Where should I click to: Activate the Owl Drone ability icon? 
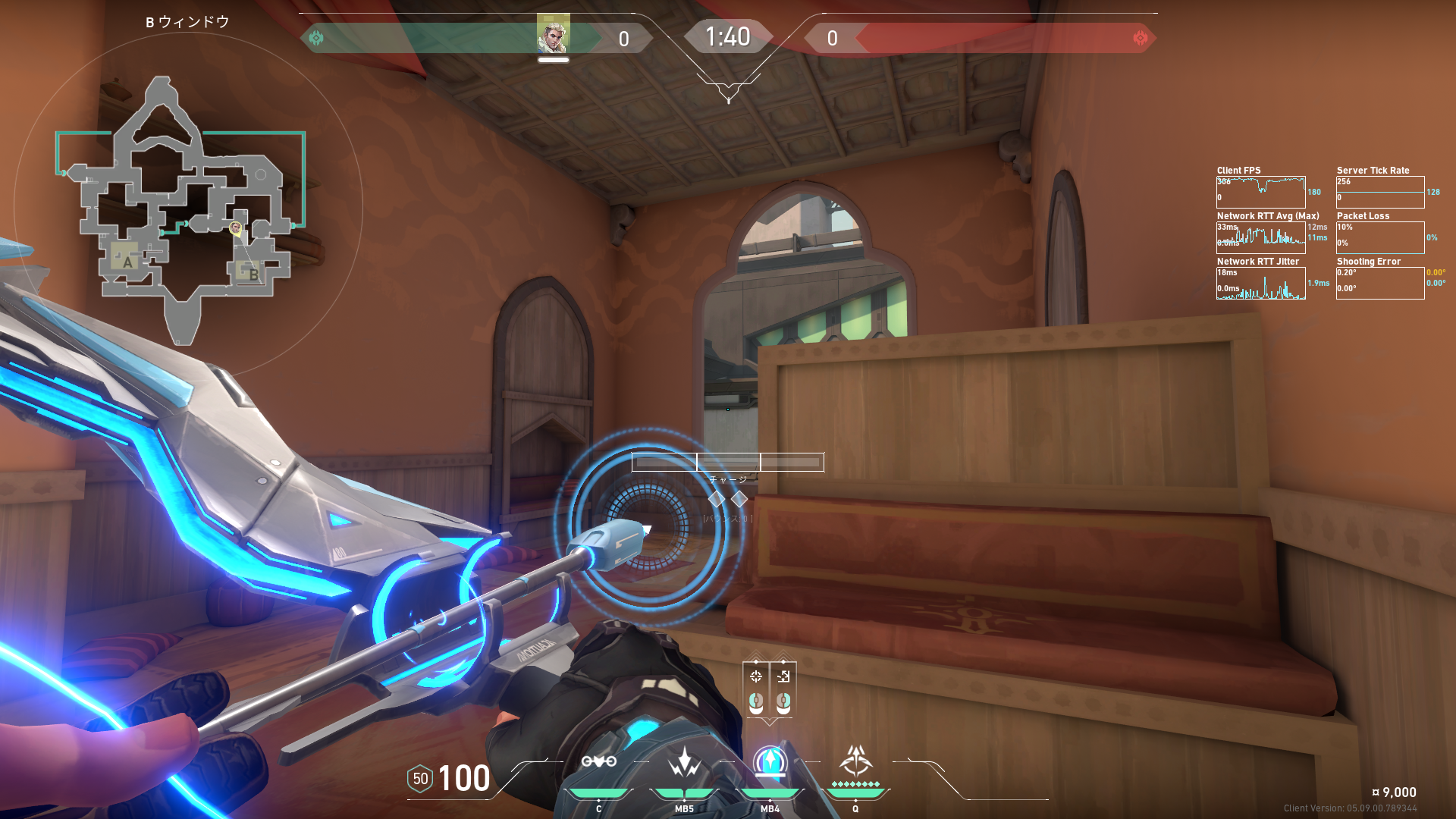click(598, 762)
